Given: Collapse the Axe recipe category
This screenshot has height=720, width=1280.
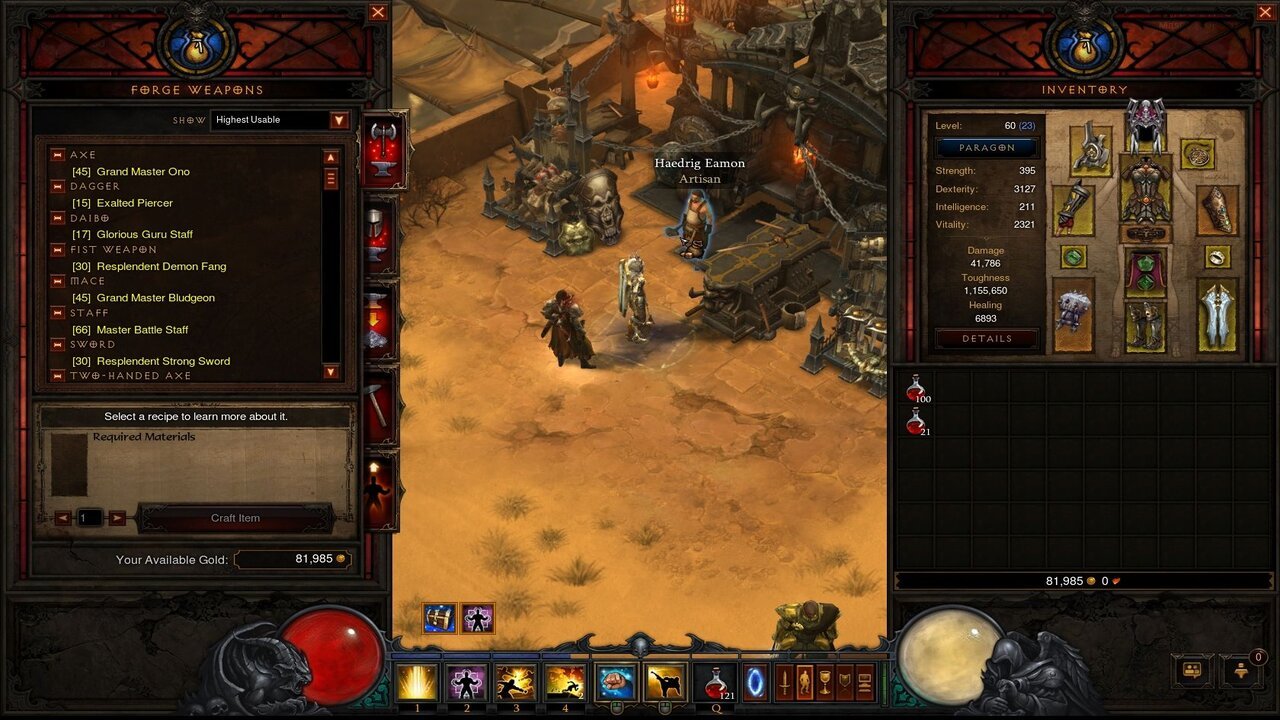Looking at the screenshot, I should tap(57, 155).
